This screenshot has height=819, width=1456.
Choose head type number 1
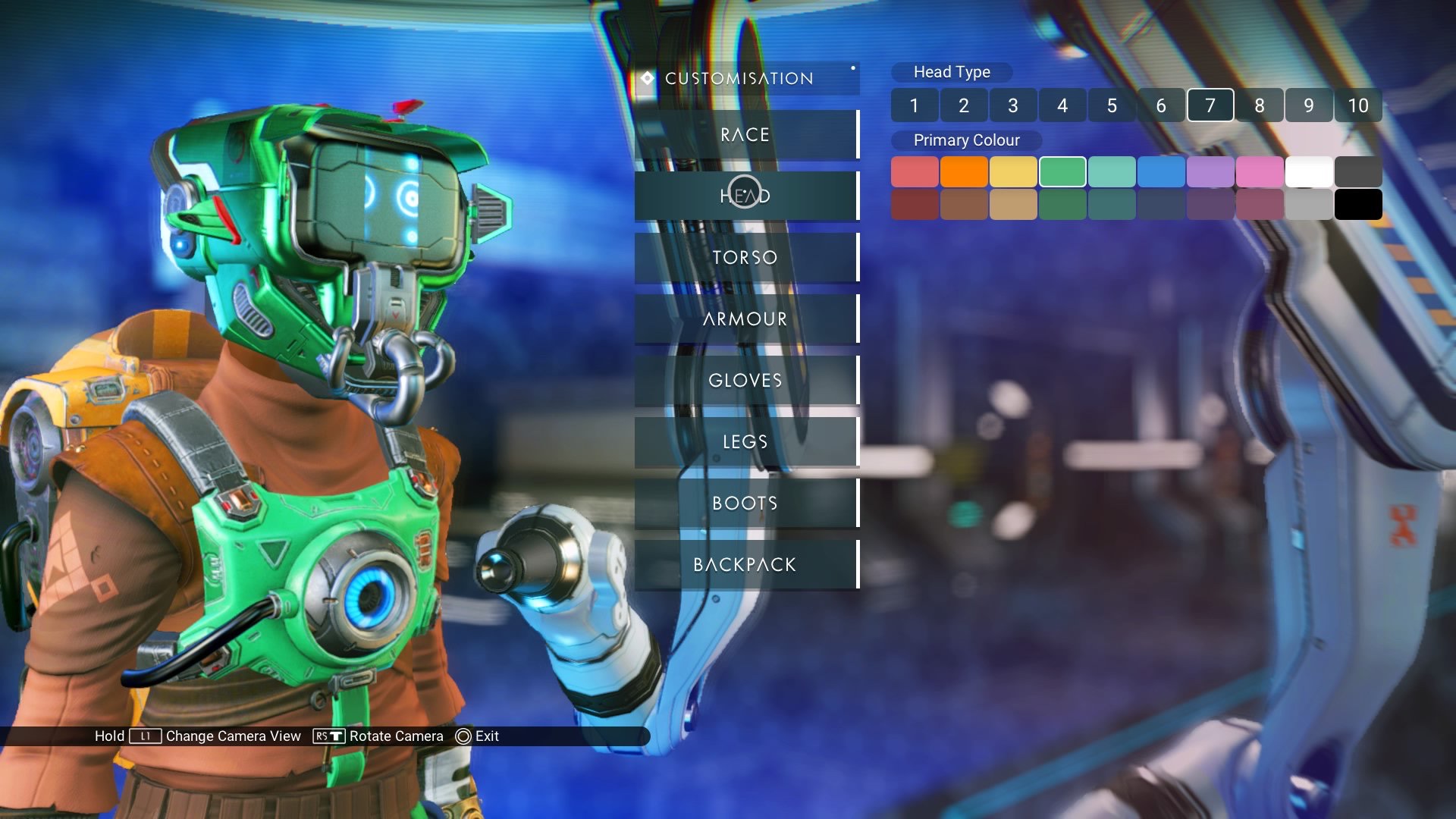[x=915, y=105]
